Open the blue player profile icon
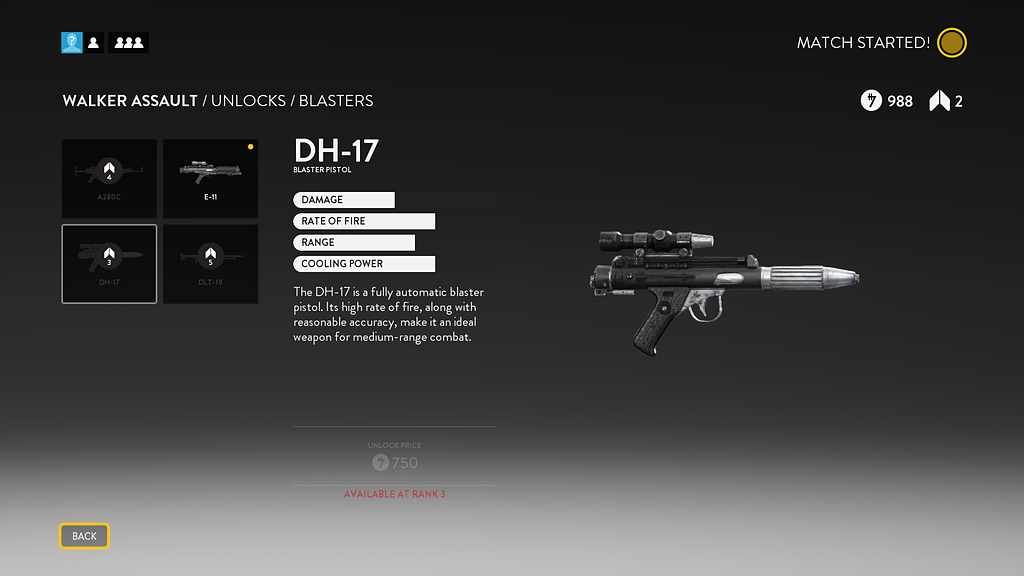The height and width of the screenshot is (576, 1024). pos(72,42)
